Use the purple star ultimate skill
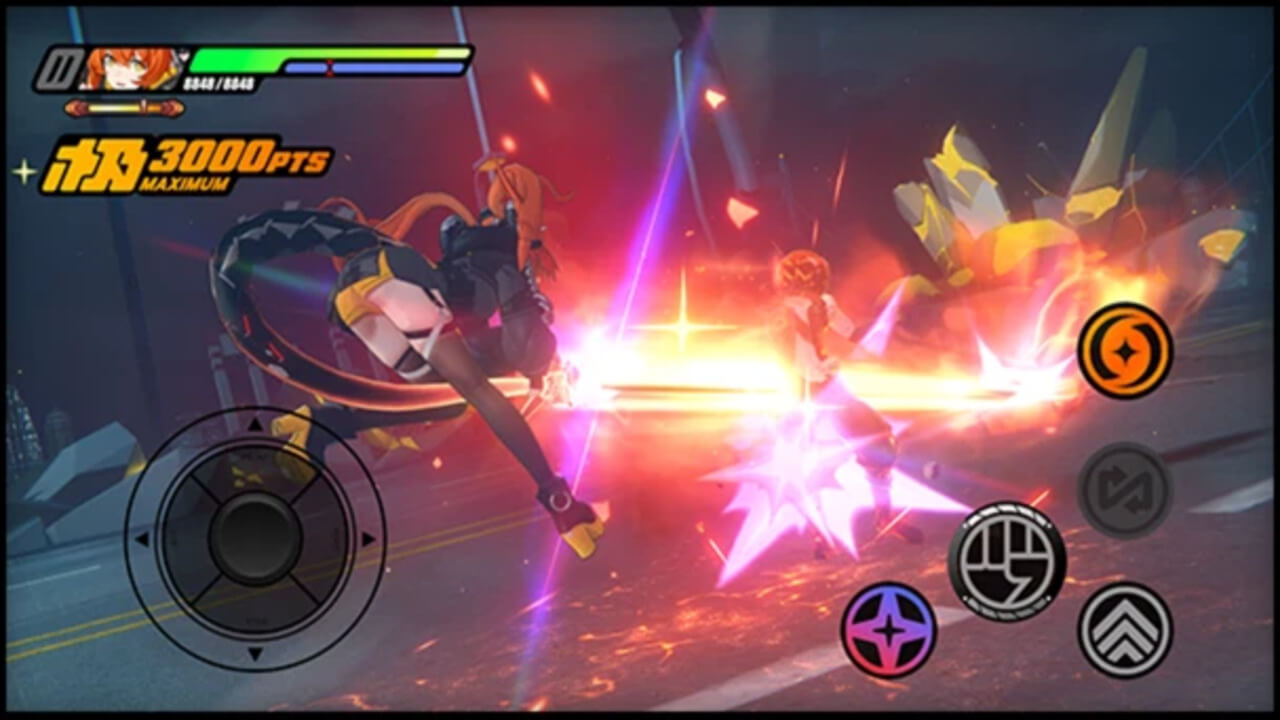Screen dimensions: 1280x720 888,630
